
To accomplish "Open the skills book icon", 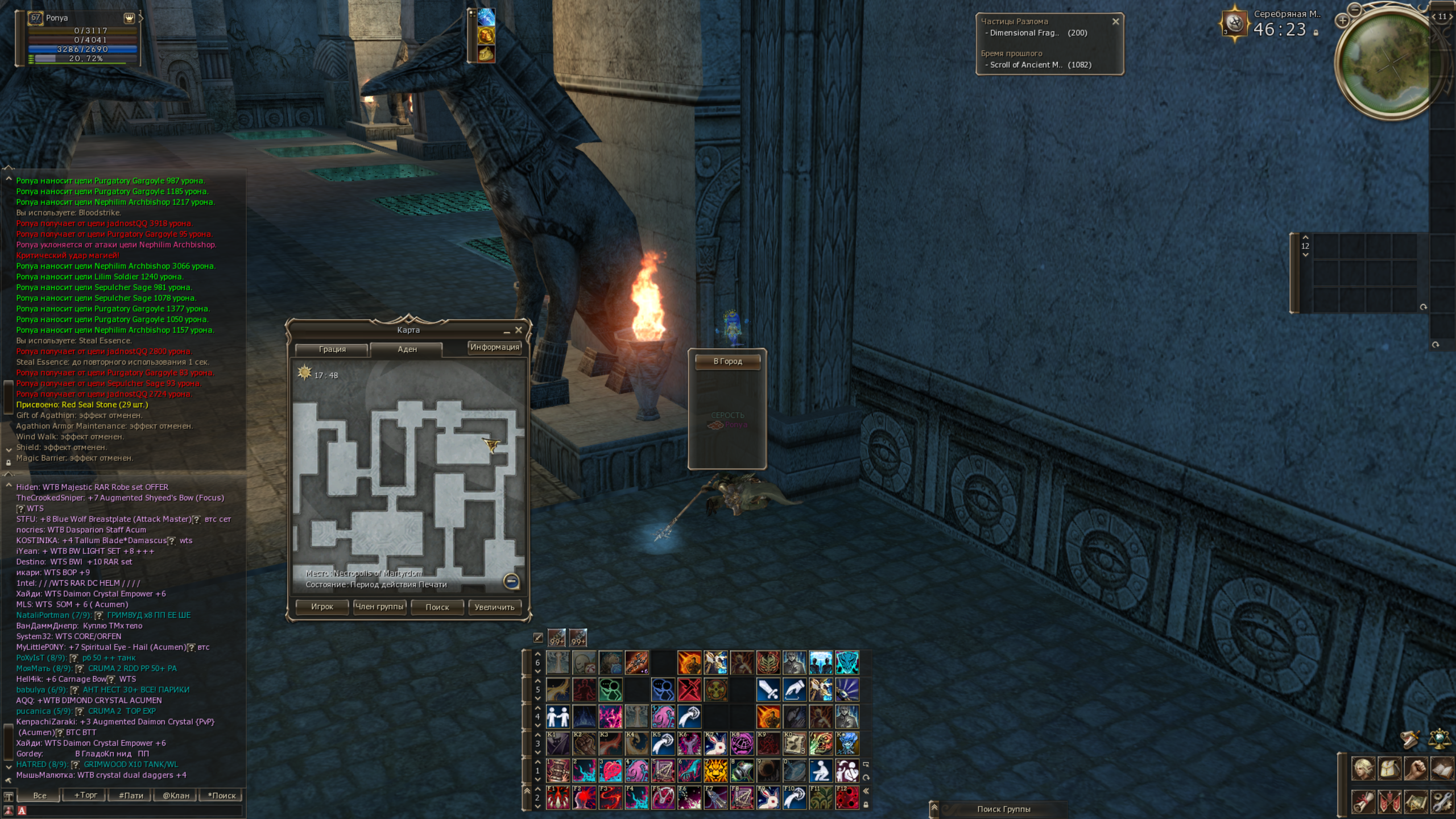I will click(1442, 769).
